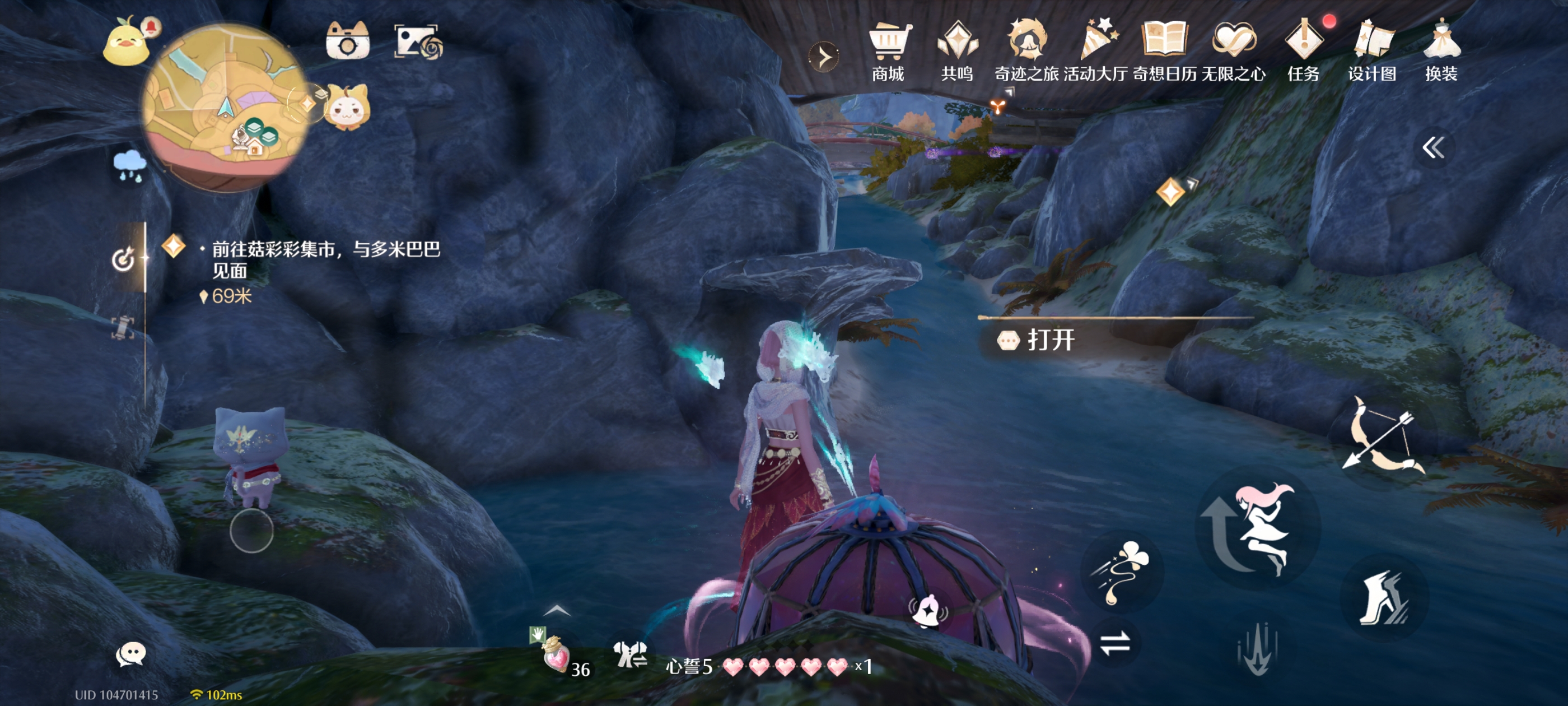Screen dimensions: 1568x706
Task: Open the 奇迹之旅 menu
Action: pos(1026,52)
